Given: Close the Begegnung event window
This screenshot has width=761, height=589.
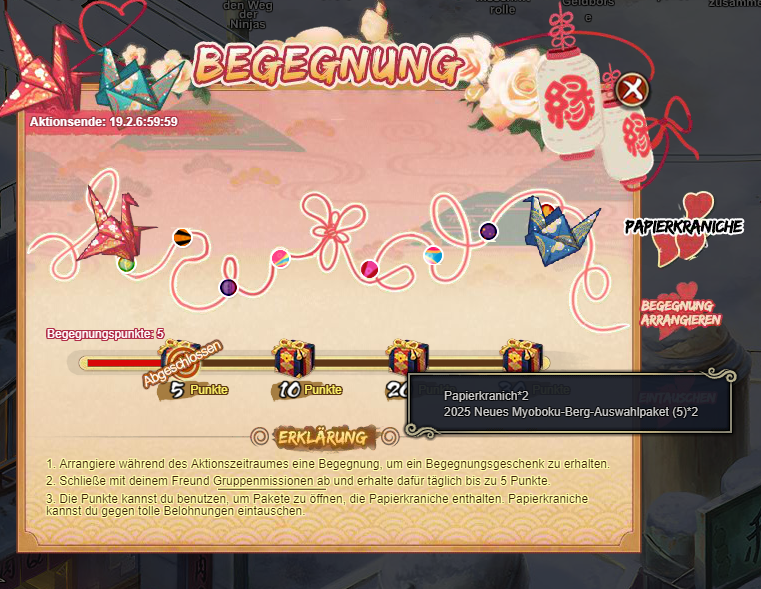Looking at the screenshot, I should pyautogui.click(x=631, y=91).
